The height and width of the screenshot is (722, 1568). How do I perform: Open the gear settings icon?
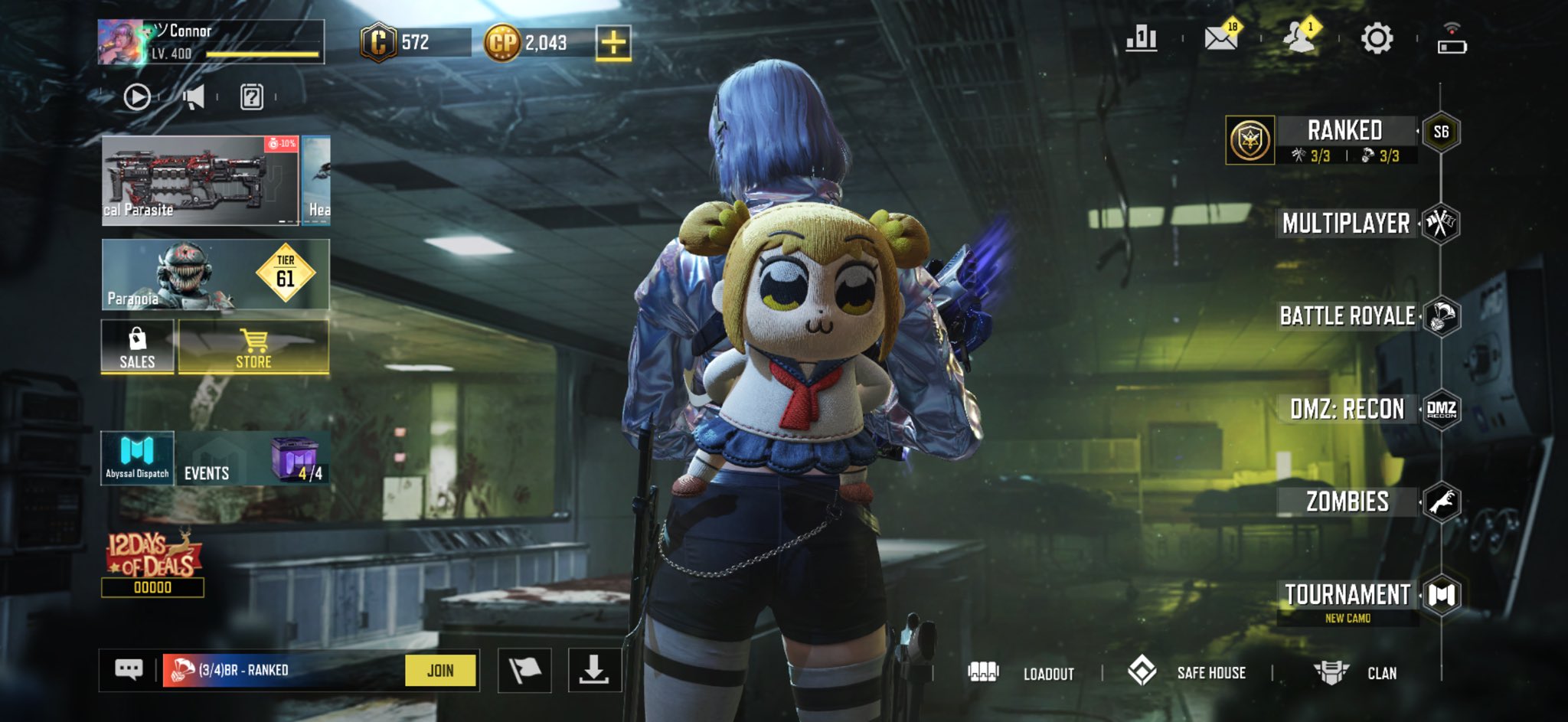pyautogui.click(x=1376, y=38)
